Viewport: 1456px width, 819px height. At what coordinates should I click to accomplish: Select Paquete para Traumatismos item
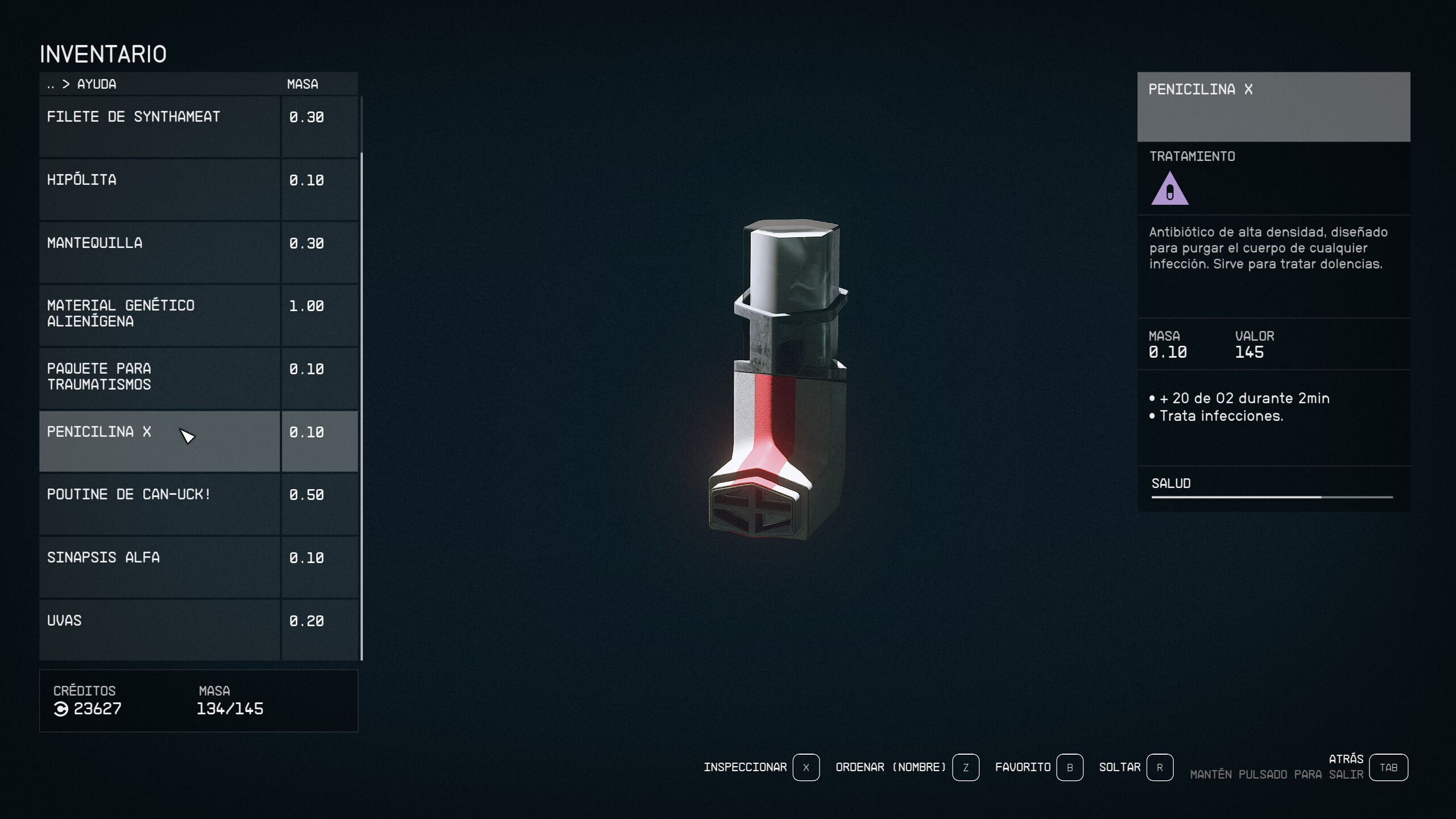(159, 378)
